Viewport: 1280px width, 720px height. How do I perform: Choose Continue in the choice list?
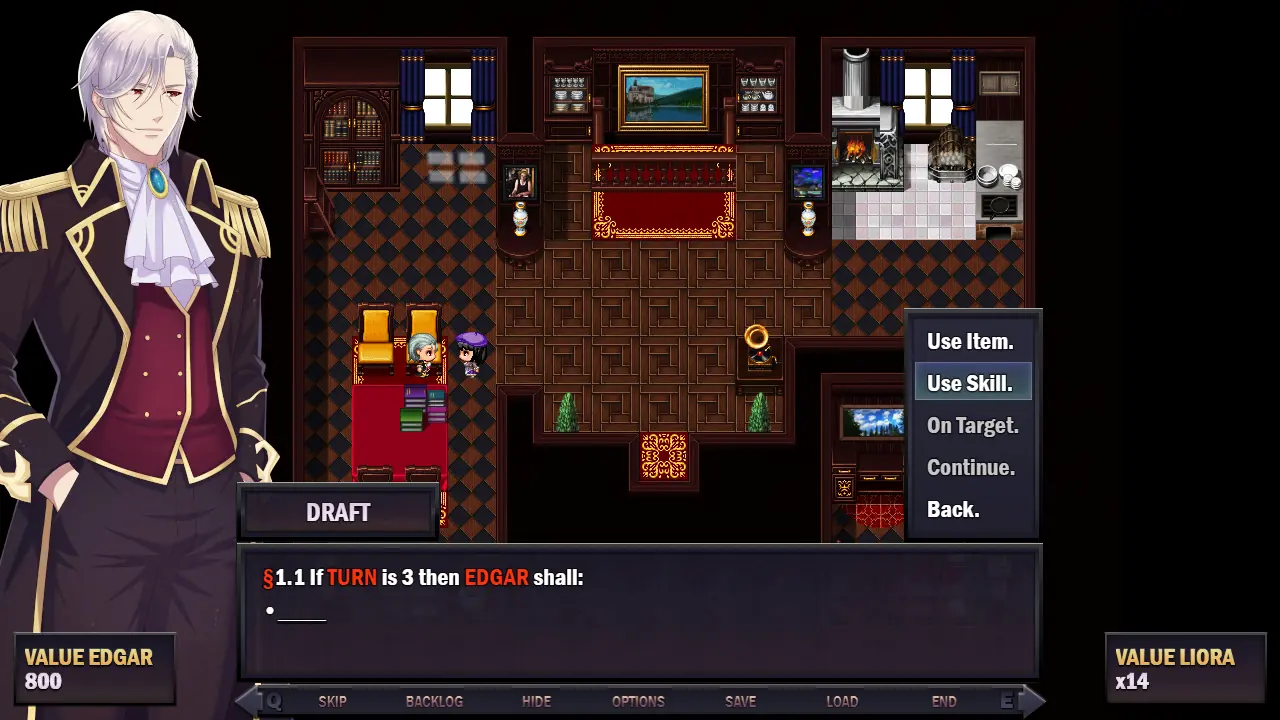click(x=970, y=468)
